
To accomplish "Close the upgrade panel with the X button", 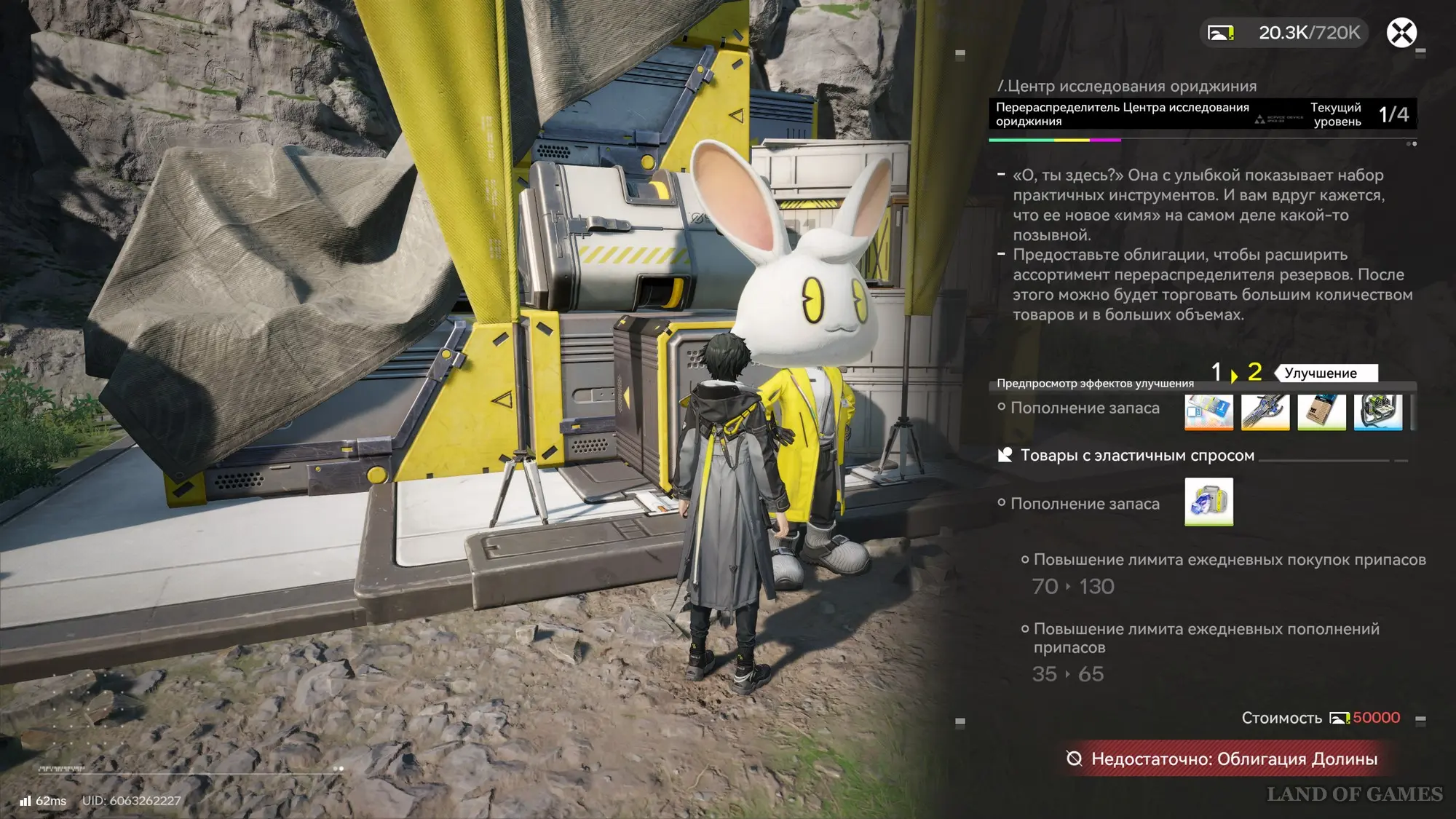I will pyautogui.click(x=1401, y=33).
